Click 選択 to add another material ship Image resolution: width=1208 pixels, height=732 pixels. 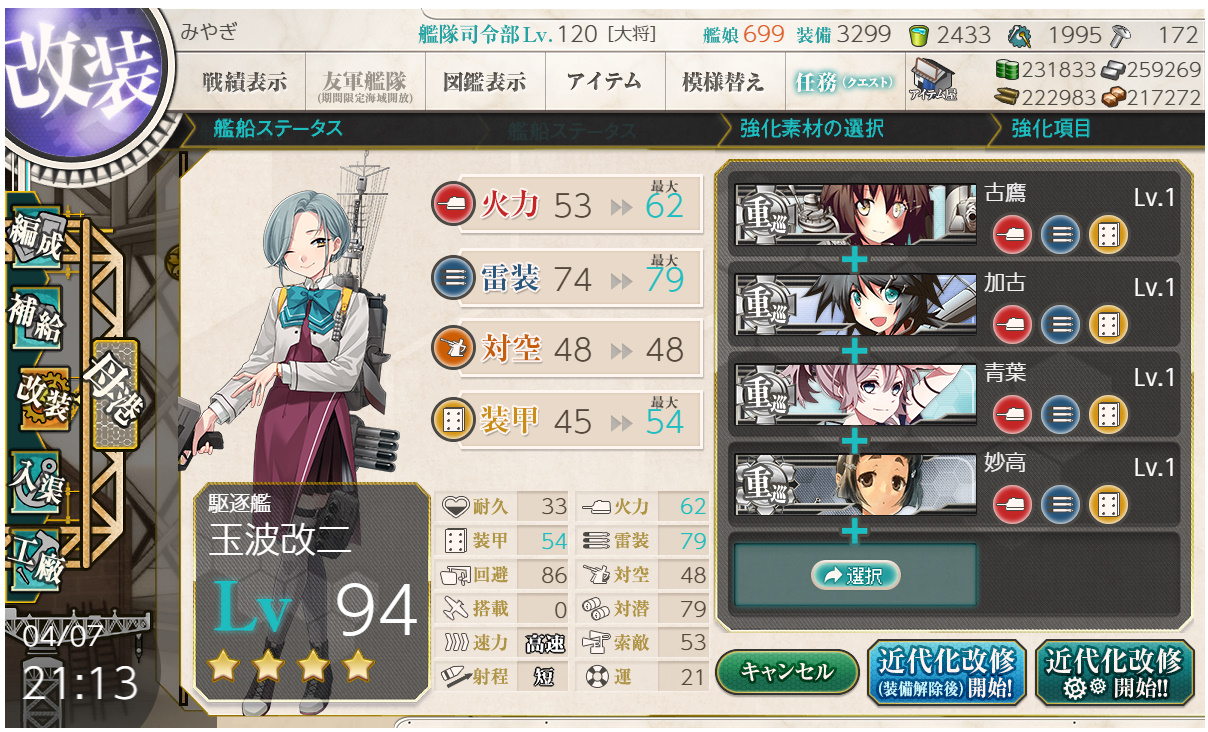855,575
